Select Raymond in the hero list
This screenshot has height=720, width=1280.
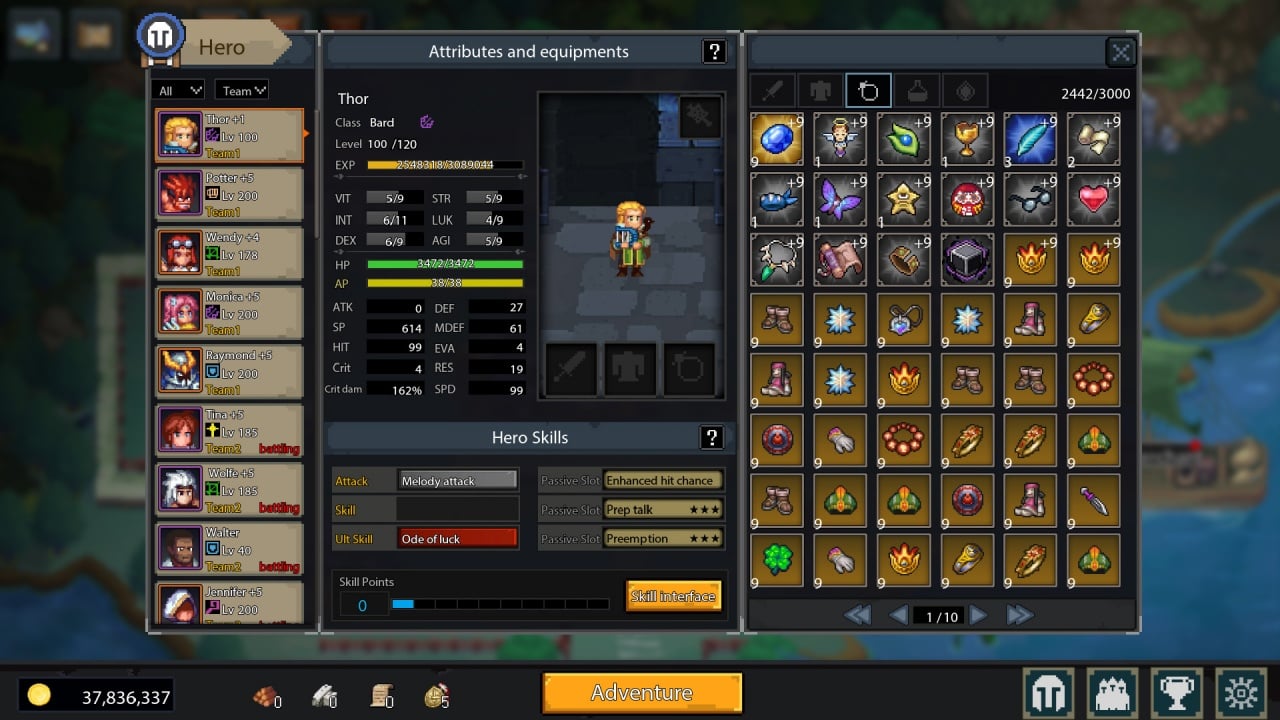(230, 371)
